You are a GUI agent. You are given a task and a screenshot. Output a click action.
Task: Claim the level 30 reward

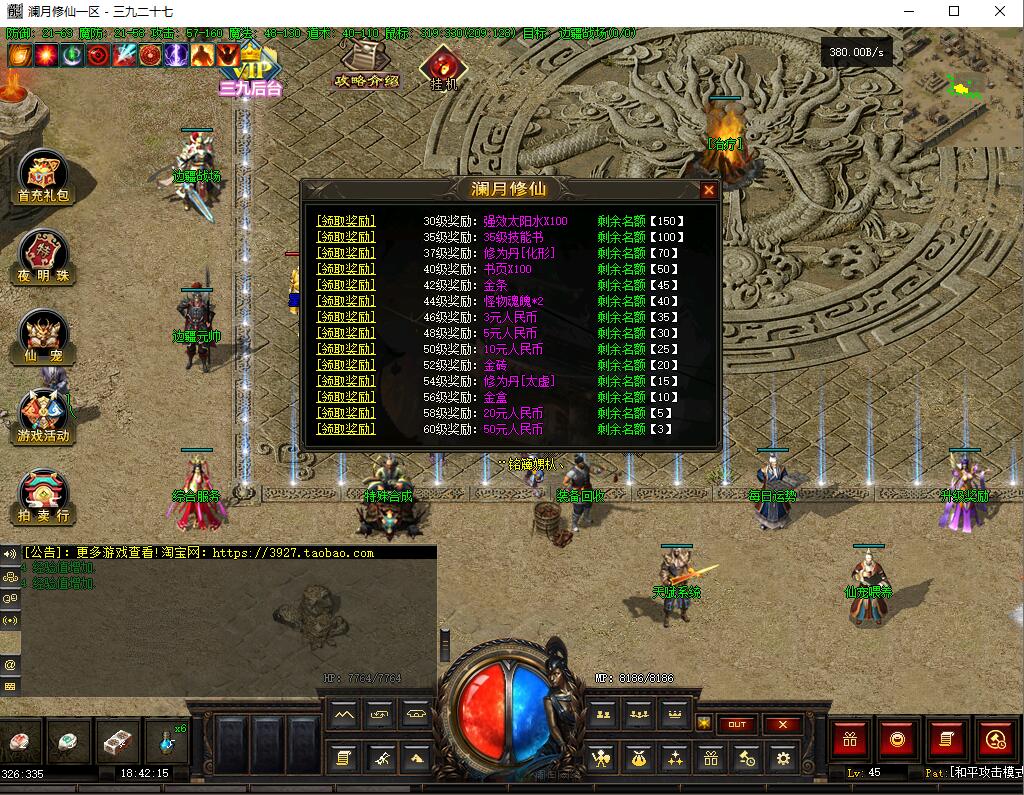point(346,221)
